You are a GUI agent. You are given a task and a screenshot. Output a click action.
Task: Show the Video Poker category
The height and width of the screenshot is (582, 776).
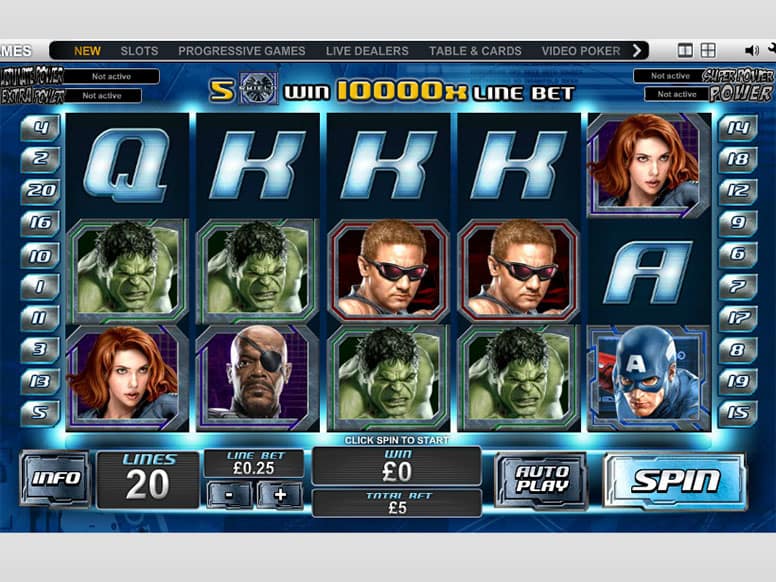581,51
